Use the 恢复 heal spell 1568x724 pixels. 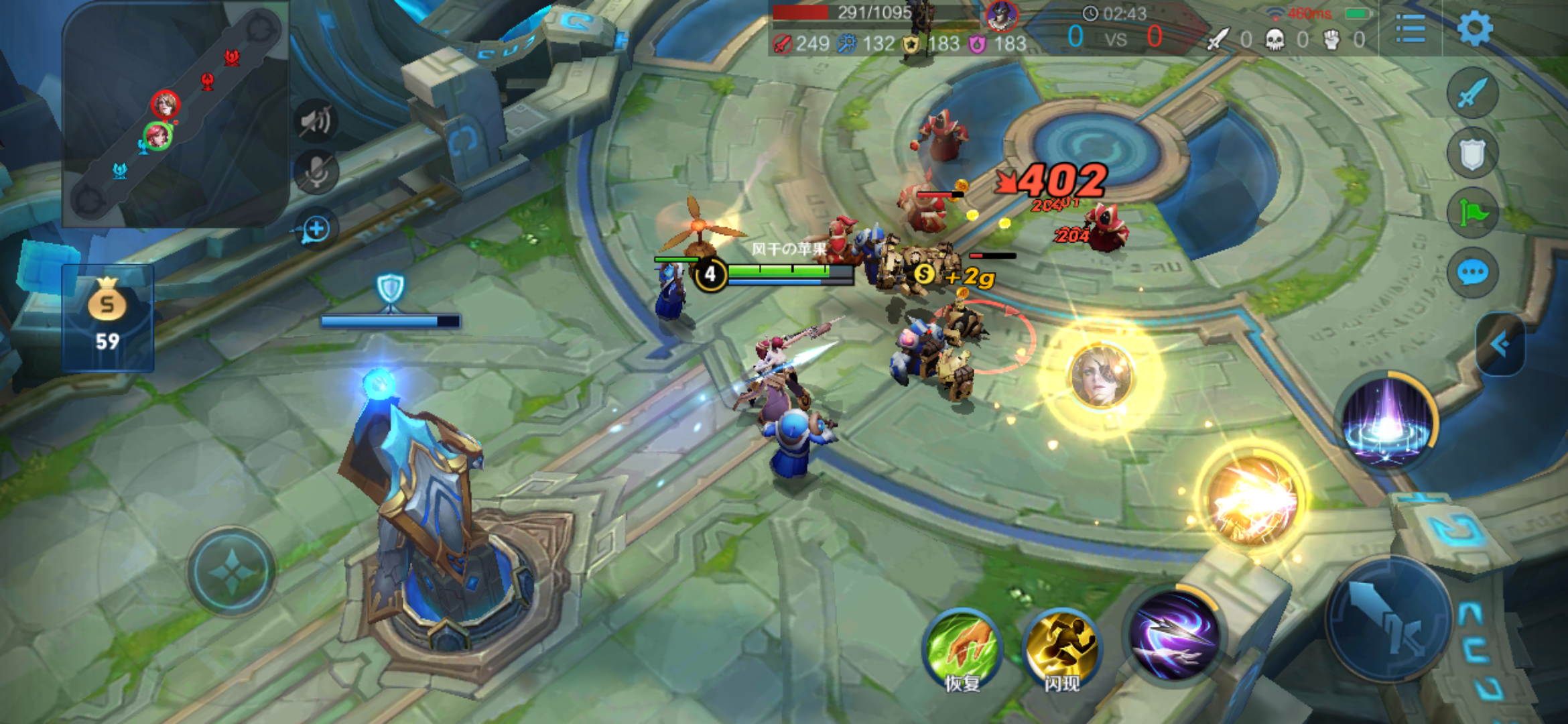coord(962,648)
